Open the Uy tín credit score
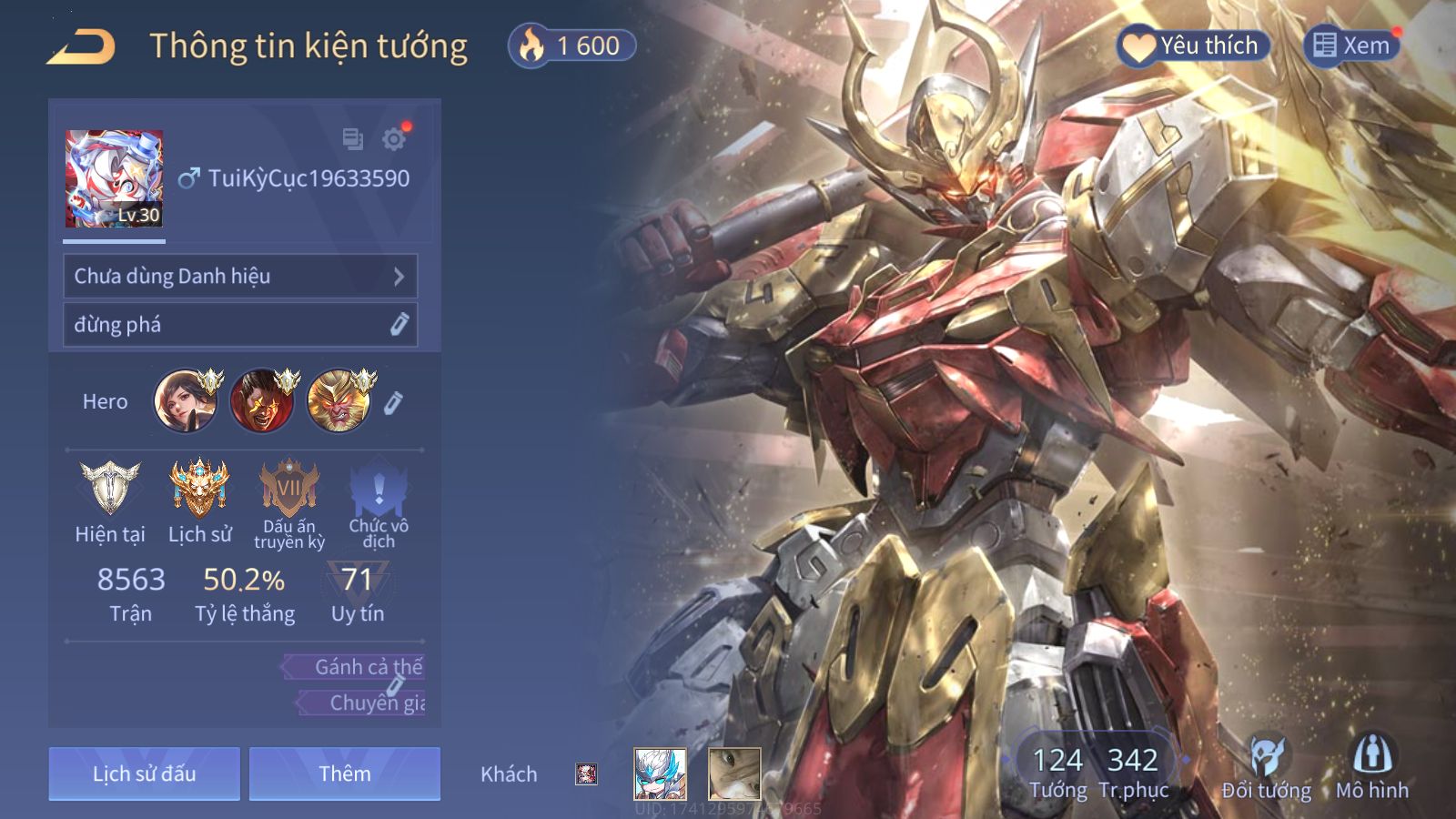Viewport: 1456px width, 819px height. 358,592
